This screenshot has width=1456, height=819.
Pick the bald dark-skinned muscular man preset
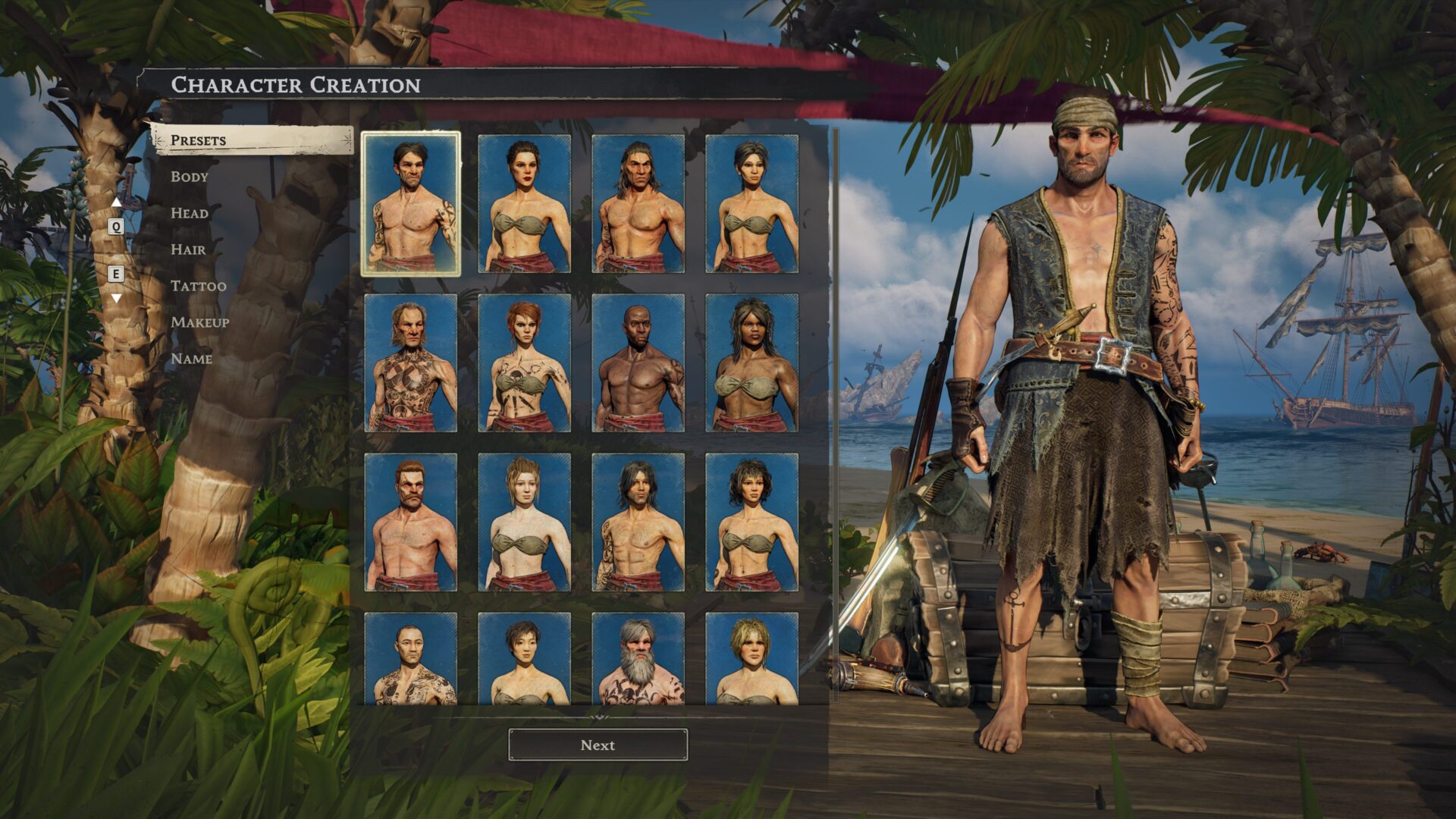[638, 362]
